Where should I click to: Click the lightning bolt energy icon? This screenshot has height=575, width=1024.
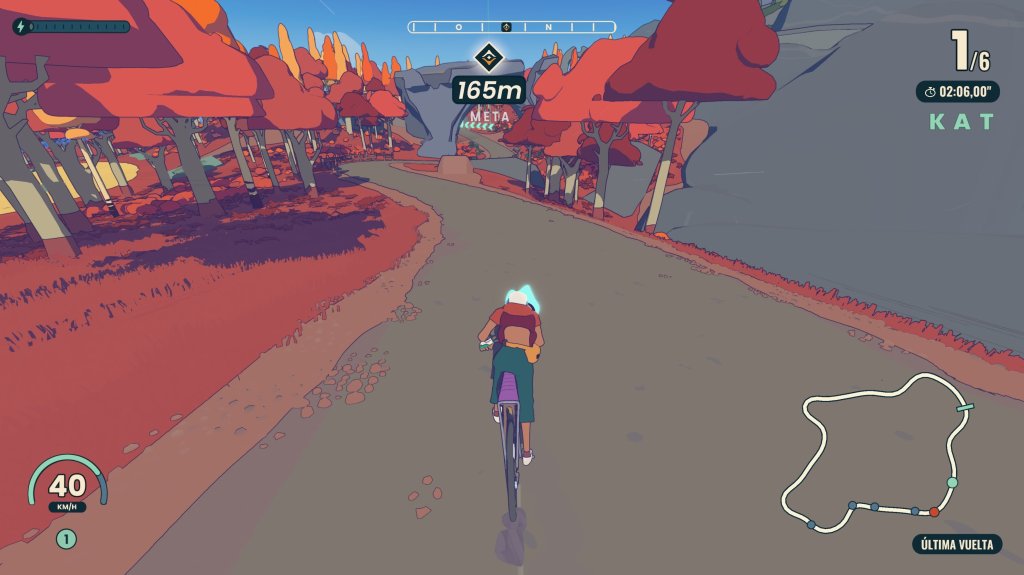21,26
